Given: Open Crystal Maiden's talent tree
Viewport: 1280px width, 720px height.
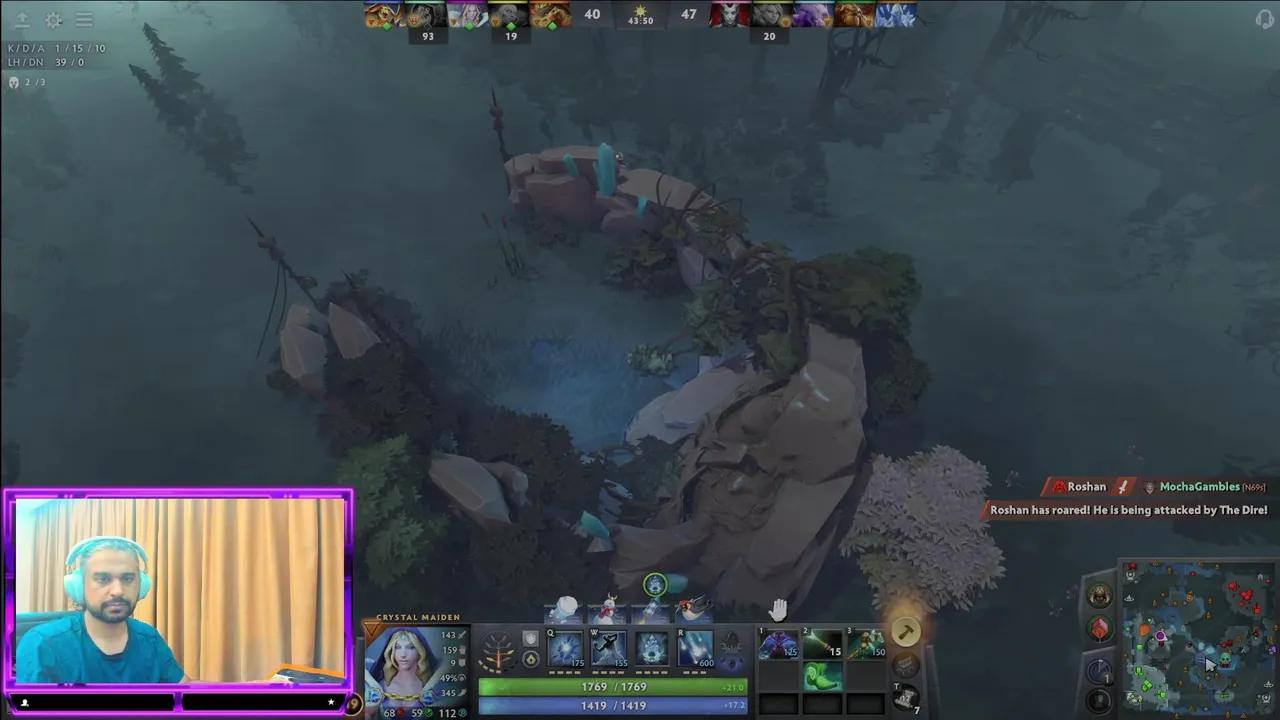Looking at the screenshot, I should tap(497, 650).
